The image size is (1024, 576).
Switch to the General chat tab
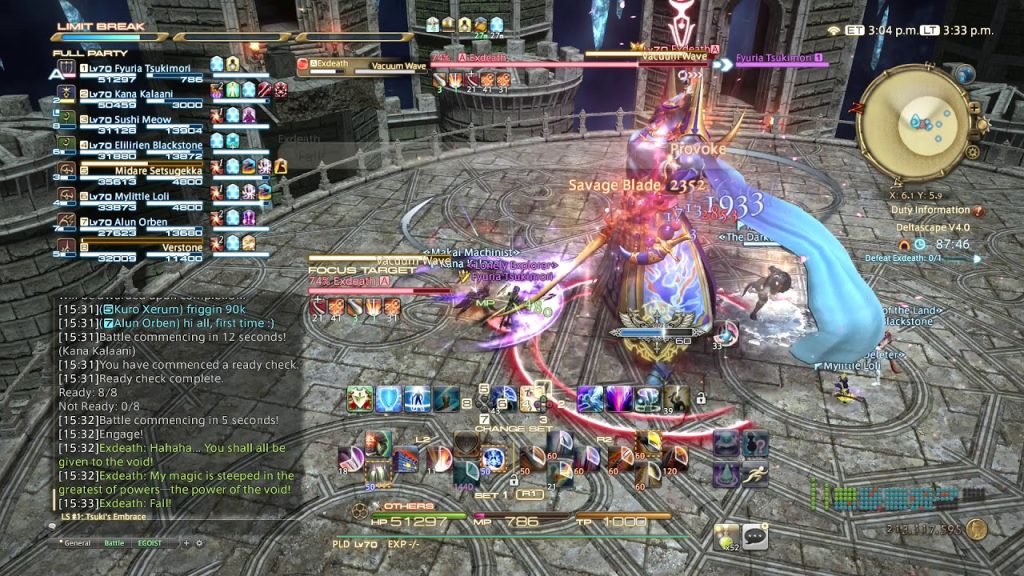(x=77, y=543)
